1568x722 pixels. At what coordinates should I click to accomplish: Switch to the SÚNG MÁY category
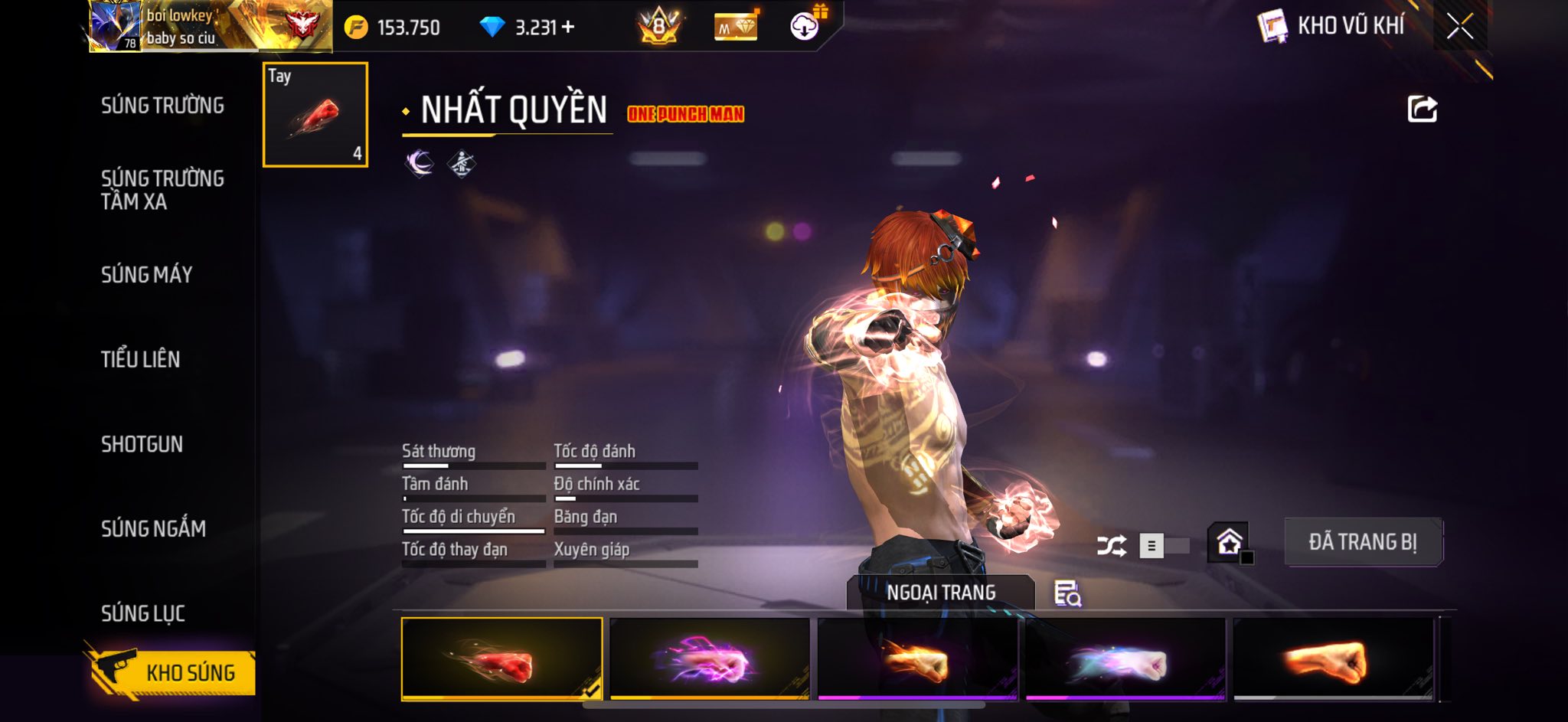pyautogui.click(x=146, y=275)
